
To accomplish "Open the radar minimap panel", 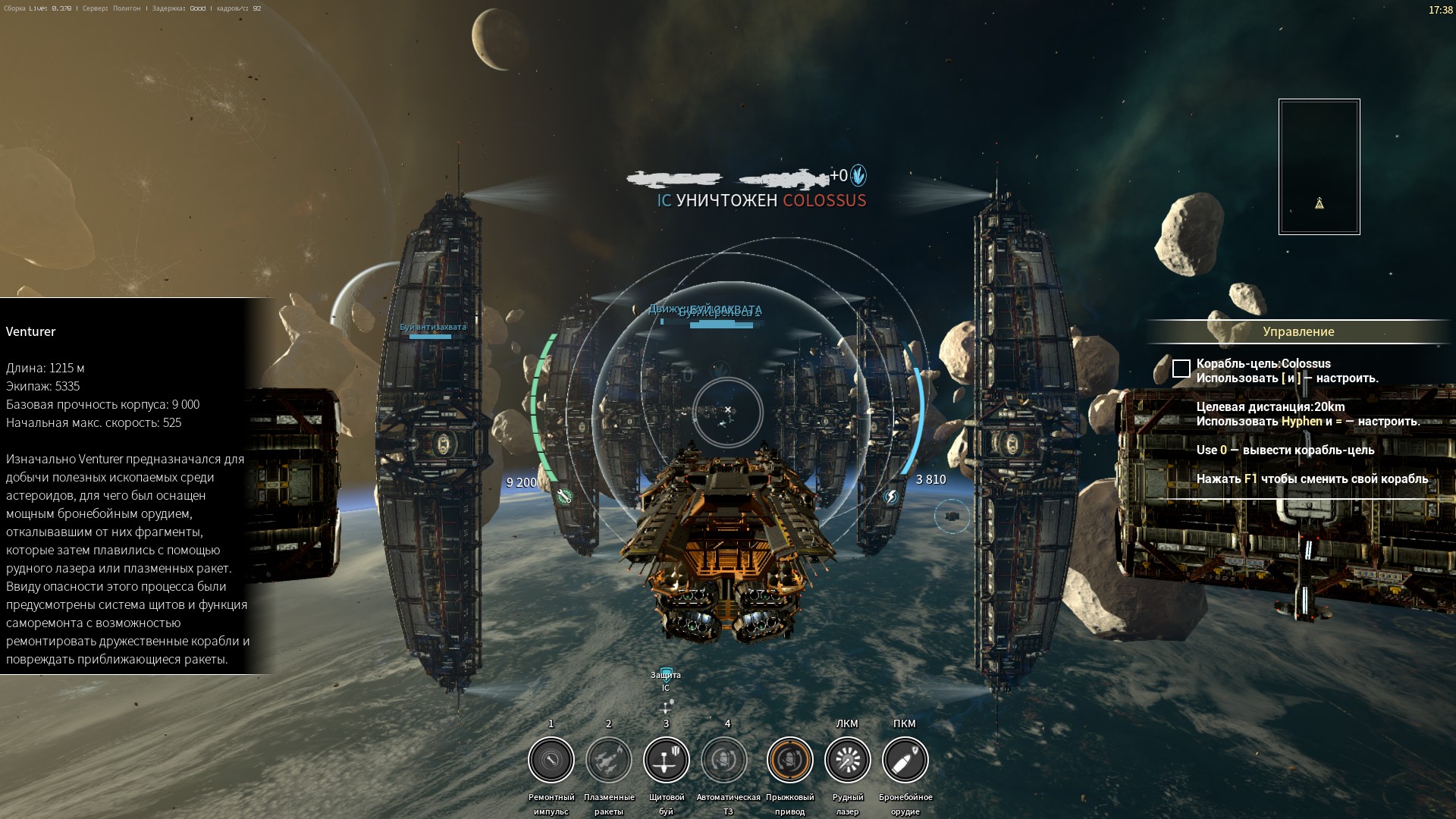I will tap(1319, 166).
